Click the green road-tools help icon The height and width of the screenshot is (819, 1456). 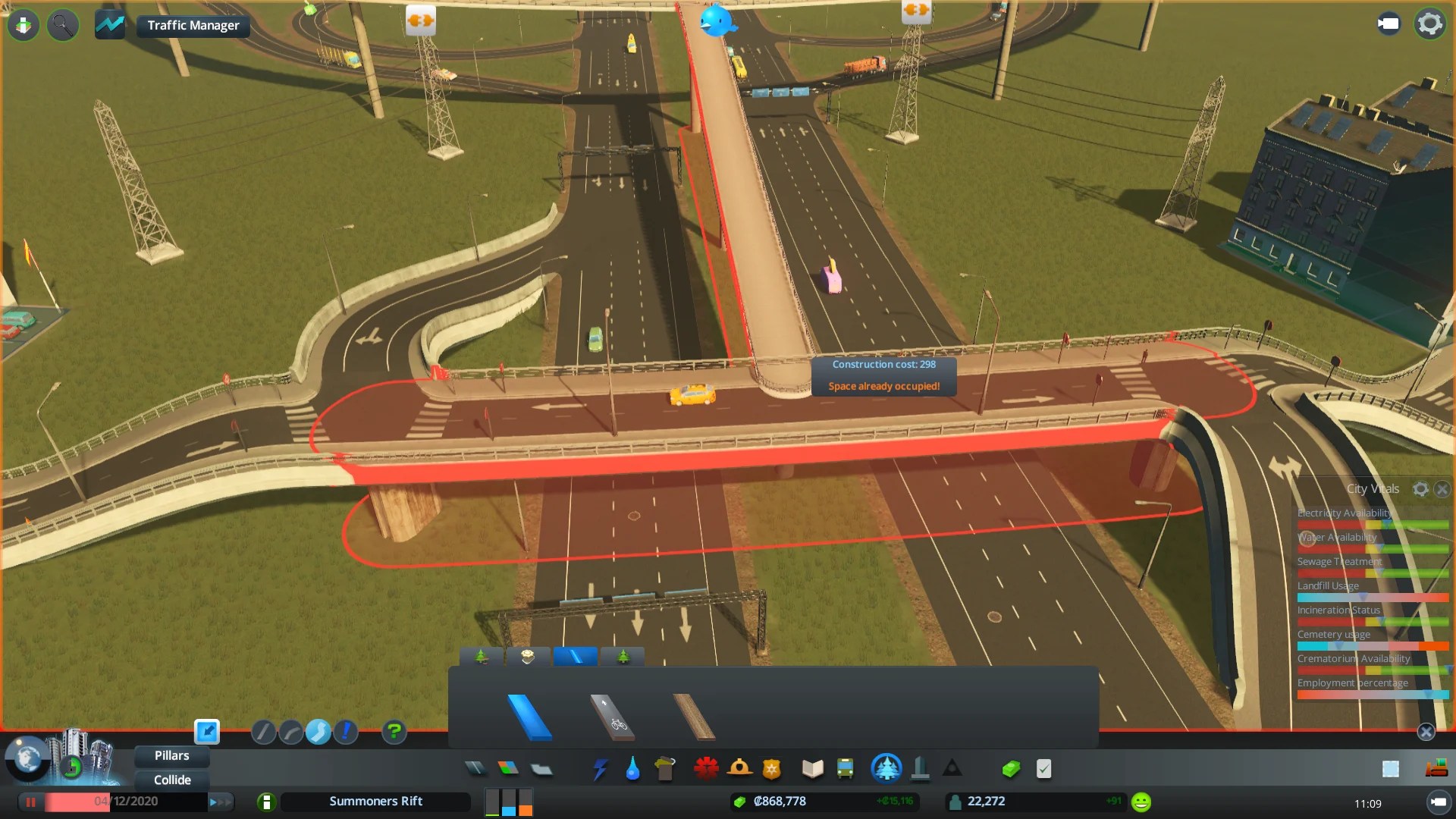[x=394, y=733]
